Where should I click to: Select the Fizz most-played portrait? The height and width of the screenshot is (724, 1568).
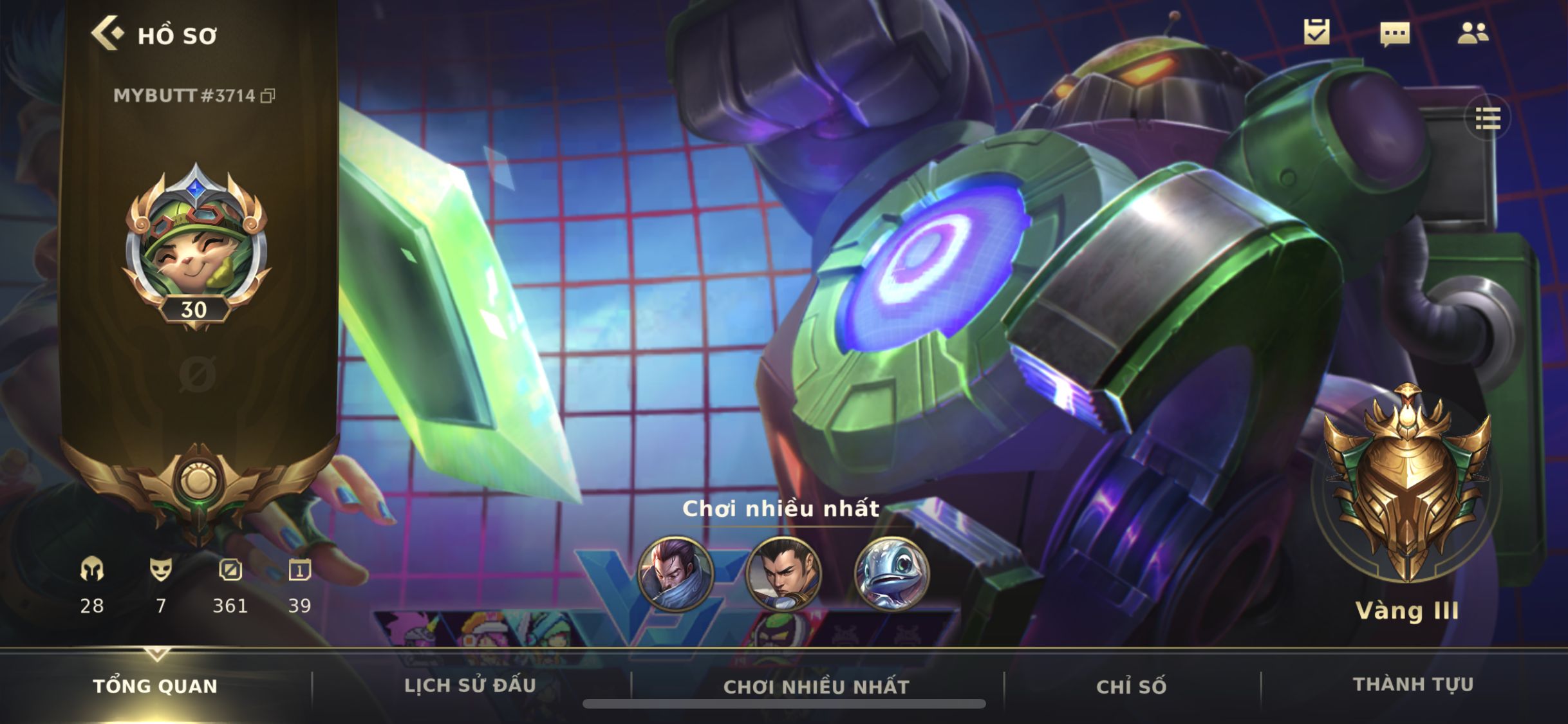(891, 573)
